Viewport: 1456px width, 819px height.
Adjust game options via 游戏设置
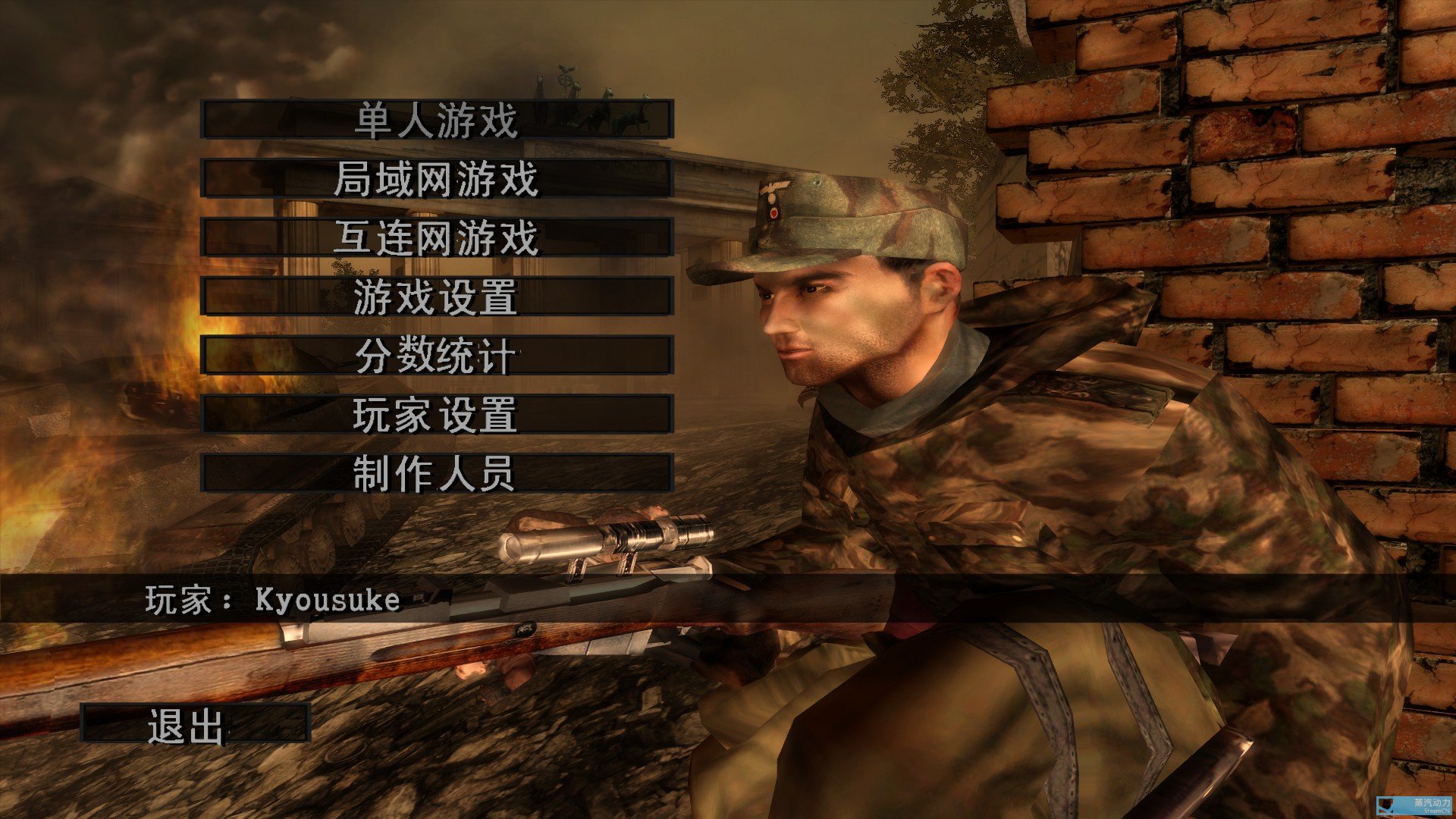[x=436, y=299]
